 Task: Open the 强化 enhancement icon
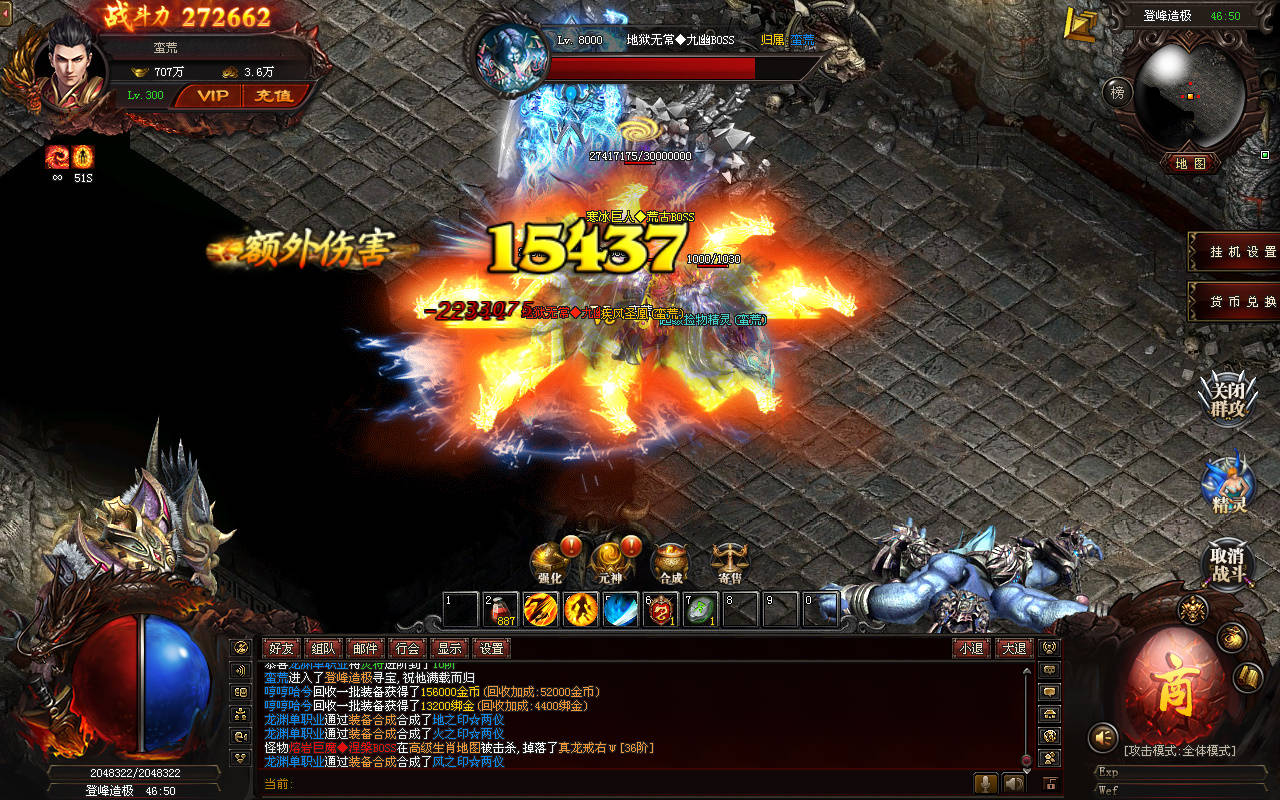click(x=549, y=562)
